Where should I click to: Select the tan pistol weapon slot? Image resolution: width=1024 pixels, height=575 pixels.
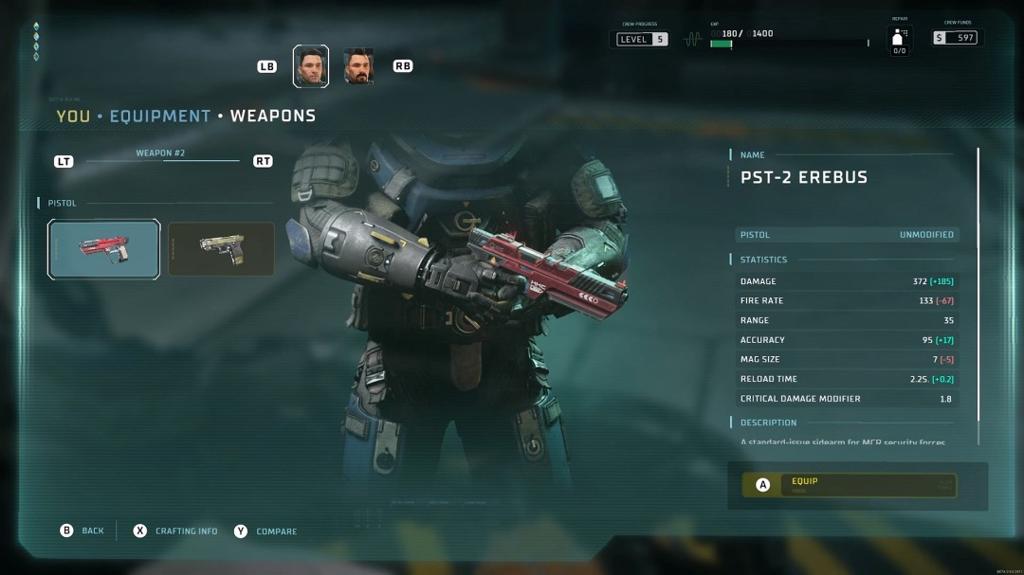pyautogui.click(x=221, y=249)
